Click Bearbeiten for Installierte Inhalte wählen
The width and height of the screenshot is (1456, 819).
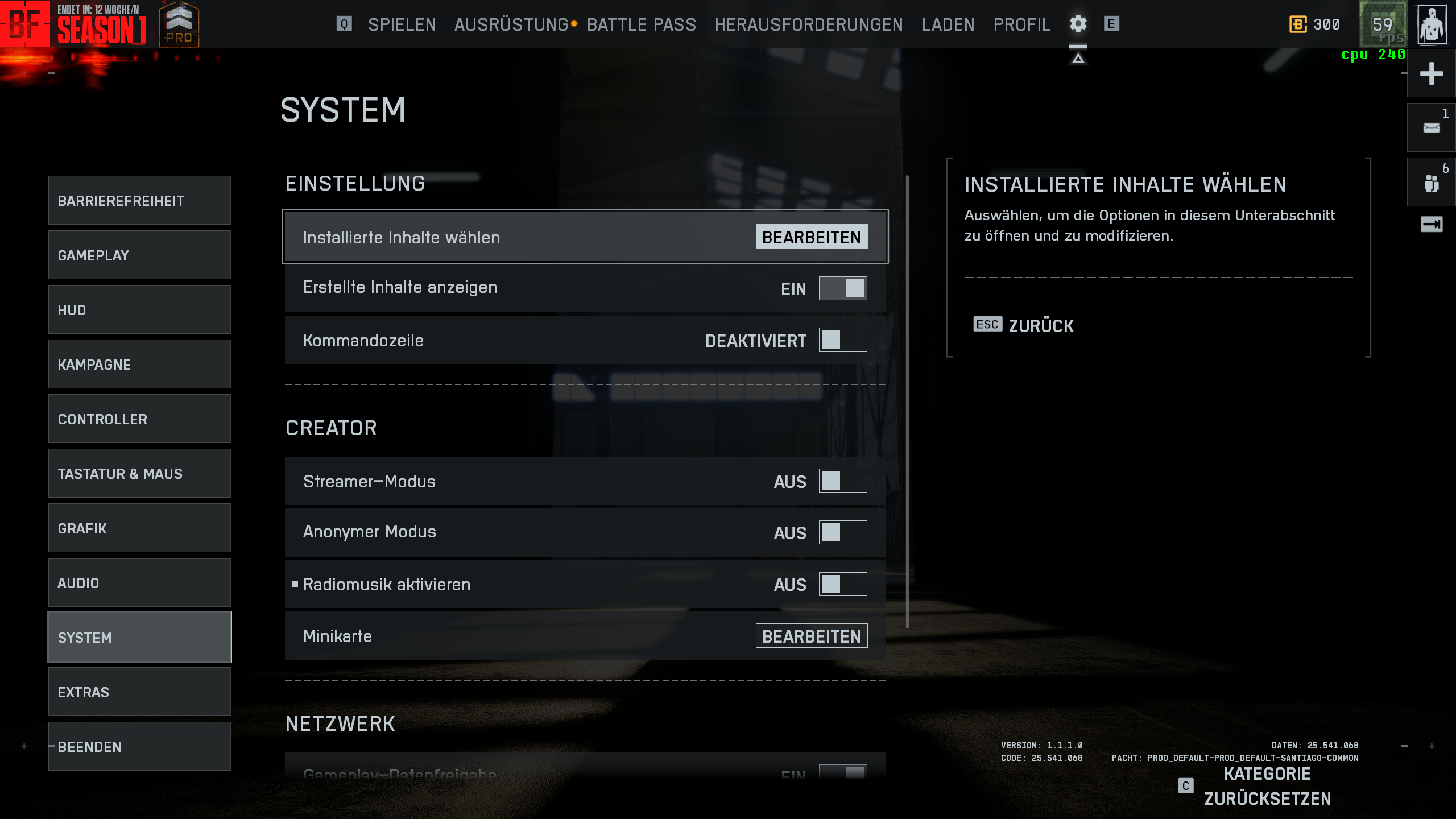click(x=811, y=237)
